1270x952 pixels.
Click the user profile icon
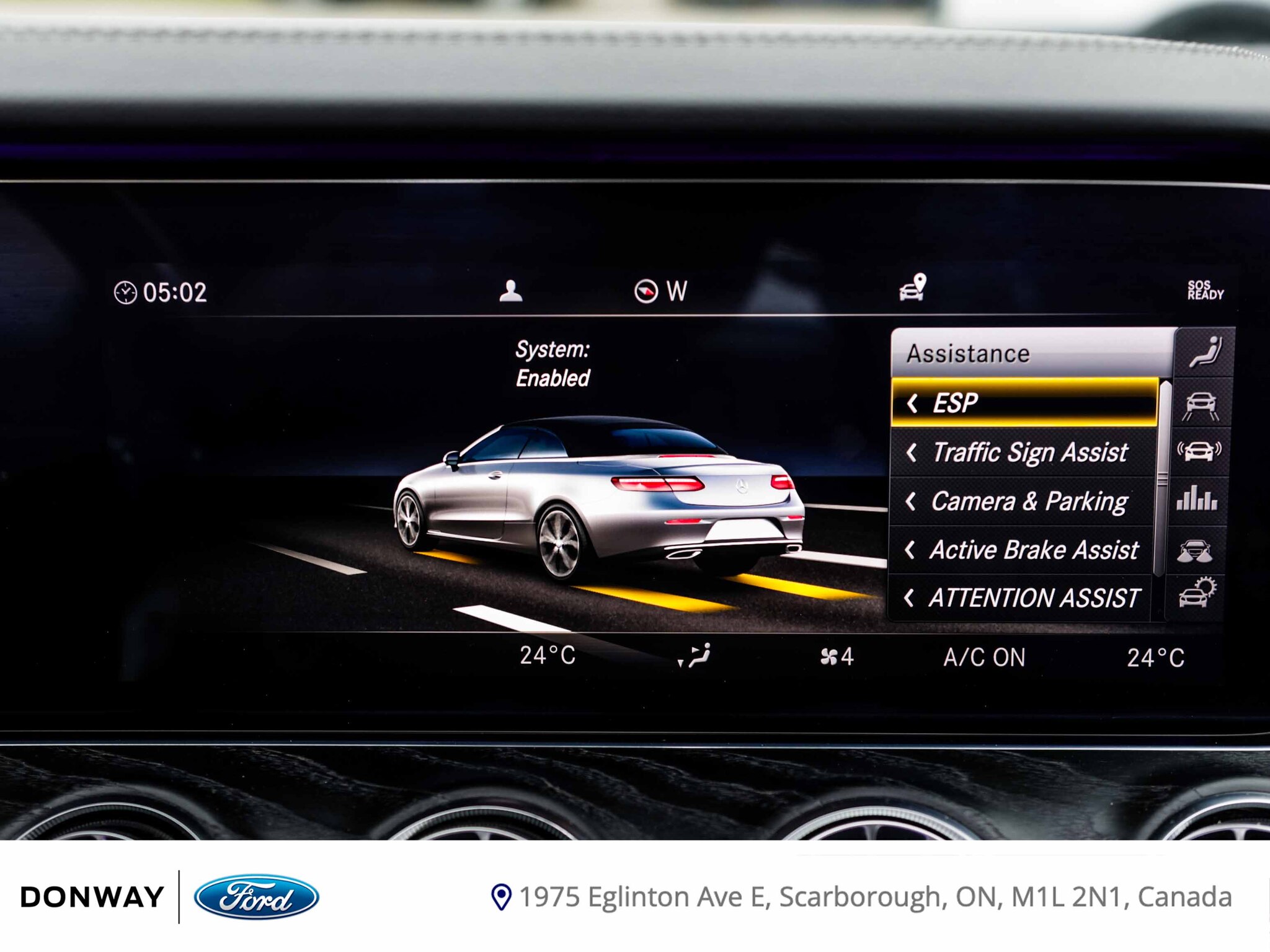(510, 291)
